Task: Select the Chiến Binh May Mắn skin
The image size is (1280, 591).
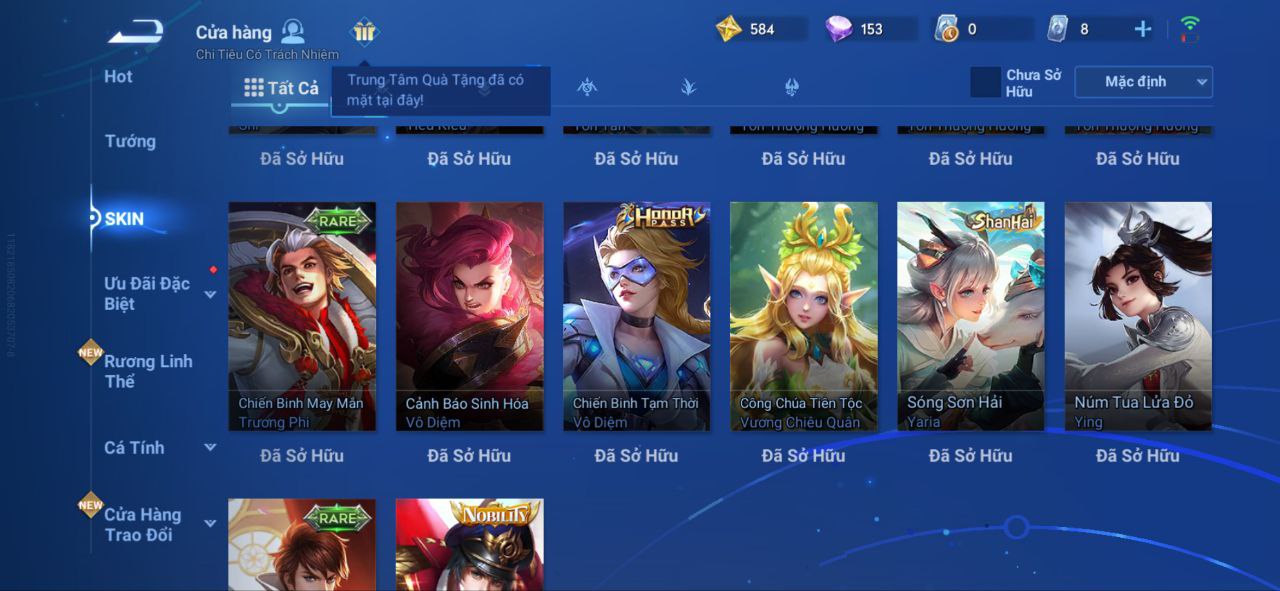Action: coord(302,316)
